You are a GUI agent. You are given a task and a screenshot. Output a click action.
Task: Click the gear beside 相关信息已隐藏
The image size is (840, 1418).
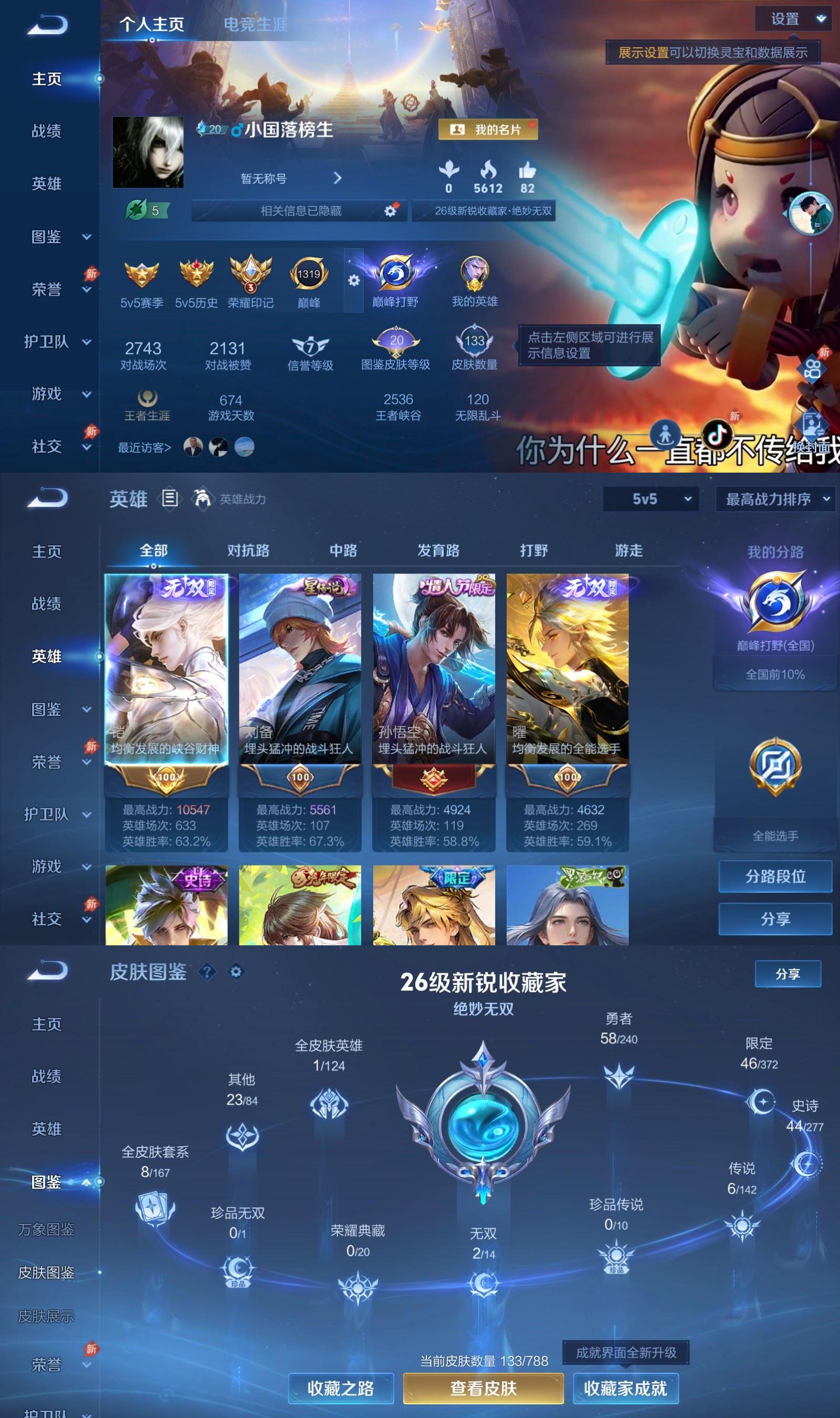tap(391, 210)
